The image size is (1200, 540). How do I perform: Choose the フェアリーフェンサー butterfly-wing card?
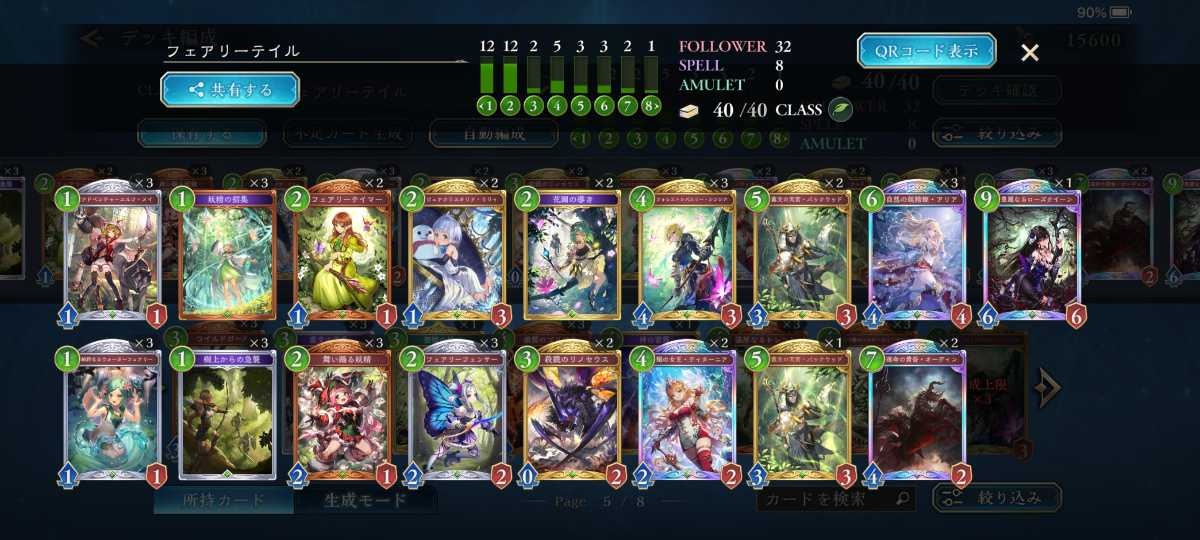coord(457,412)
